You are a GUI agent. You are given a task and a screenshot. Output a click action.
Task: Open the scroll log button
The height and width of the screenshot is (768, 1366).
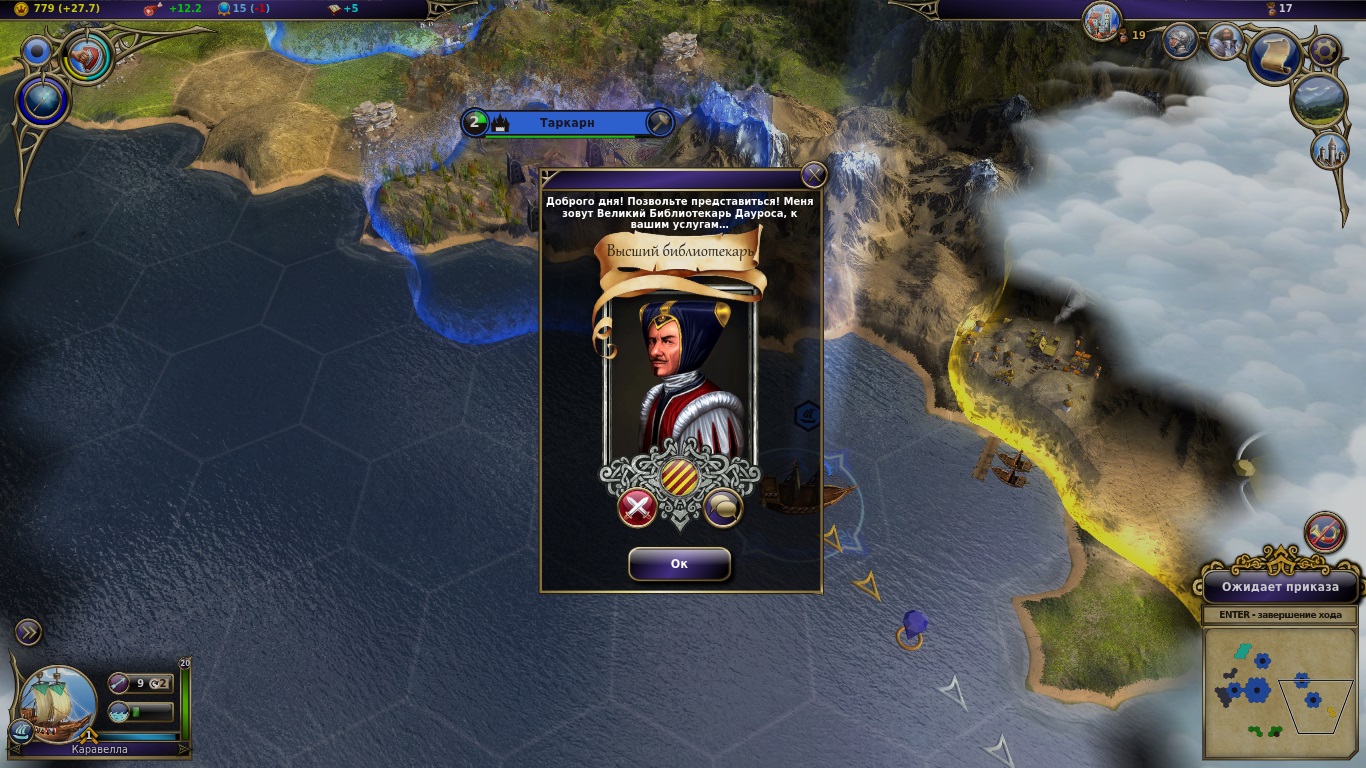coord(1274,56)
